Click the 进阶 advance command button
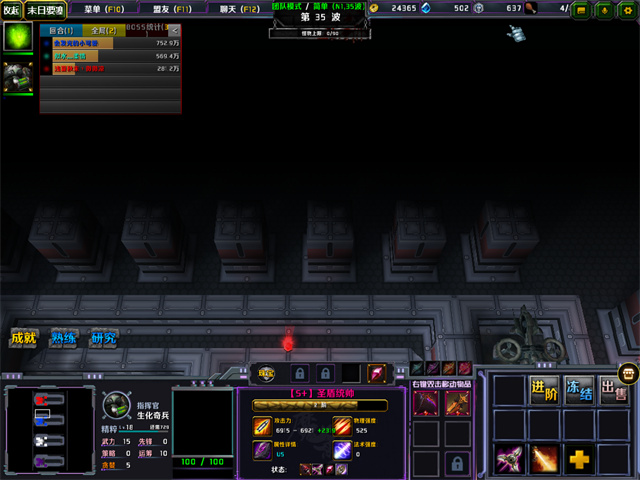Image resolution: width=640 pixels, height=480 pixels. (x=544, y=390)
